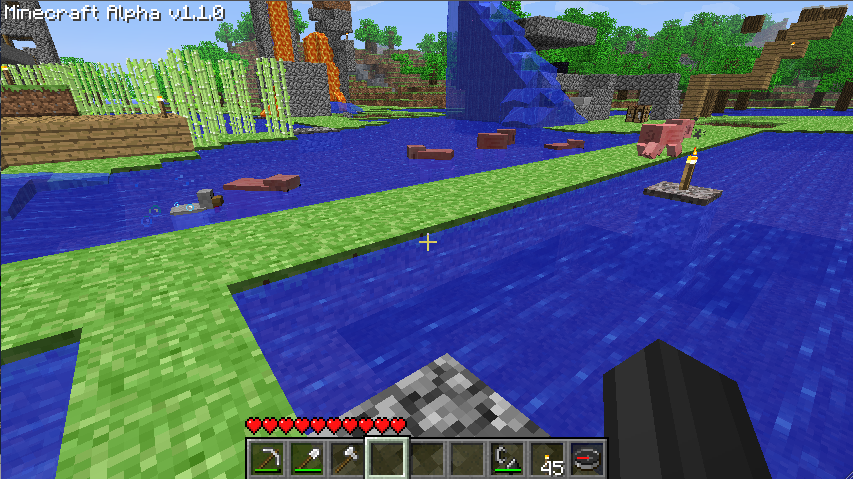Select the flint and steel slot
The width and height of the screenshot is (853, 479).
506,459
